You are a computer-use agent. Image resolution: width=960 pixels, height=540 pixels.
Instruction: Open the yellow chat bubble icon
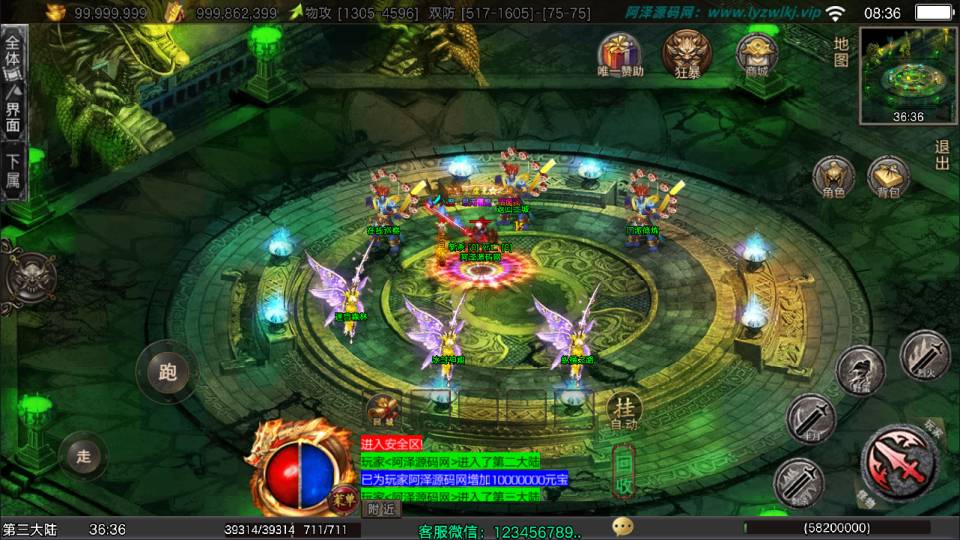[623, 526]
